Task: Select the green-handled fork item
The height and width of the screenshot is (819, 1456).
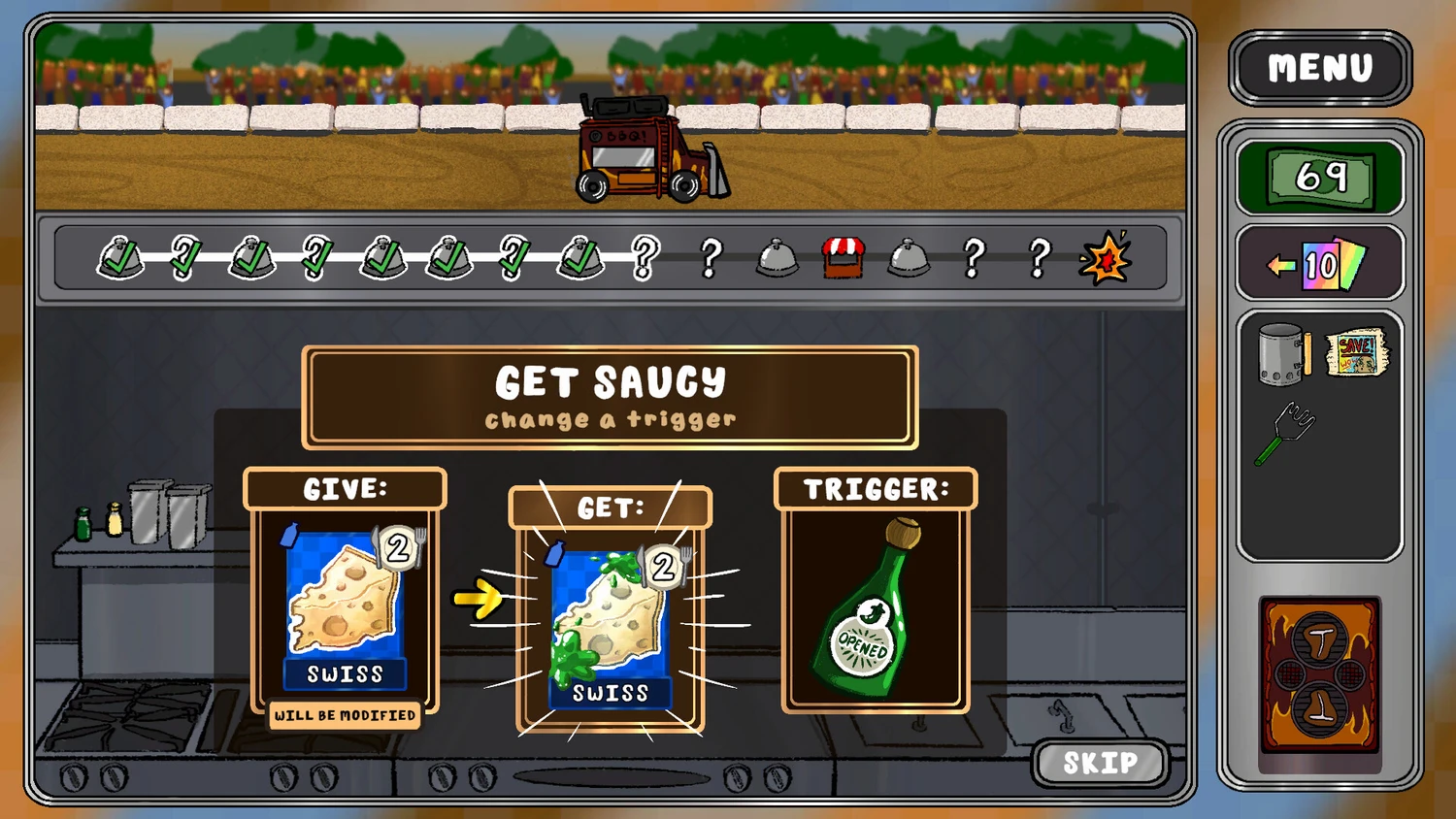Action: 1285,433
